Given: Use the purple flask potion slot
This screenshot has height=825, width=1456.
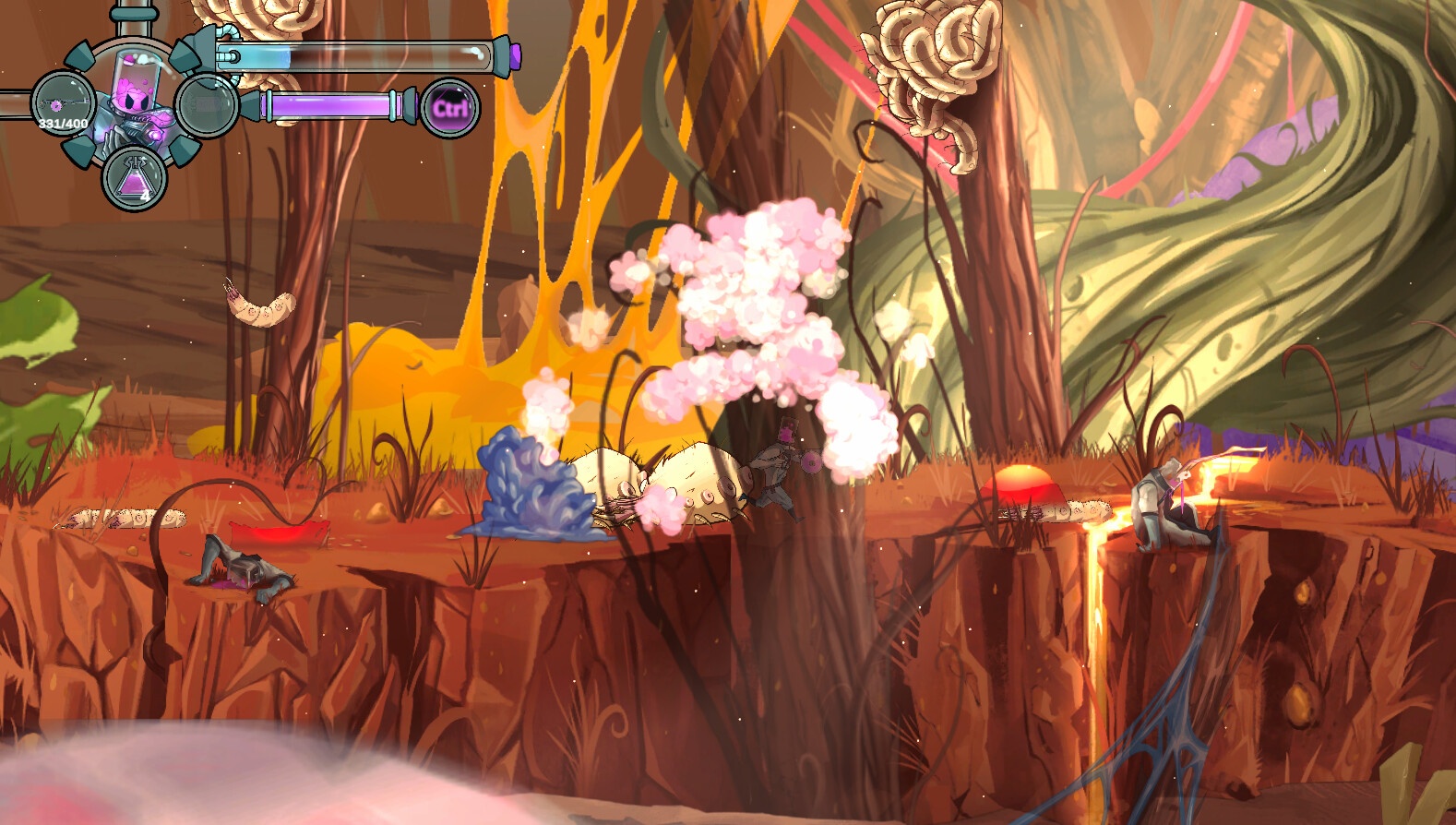Looking at the screenshot, I should [134, 179].
